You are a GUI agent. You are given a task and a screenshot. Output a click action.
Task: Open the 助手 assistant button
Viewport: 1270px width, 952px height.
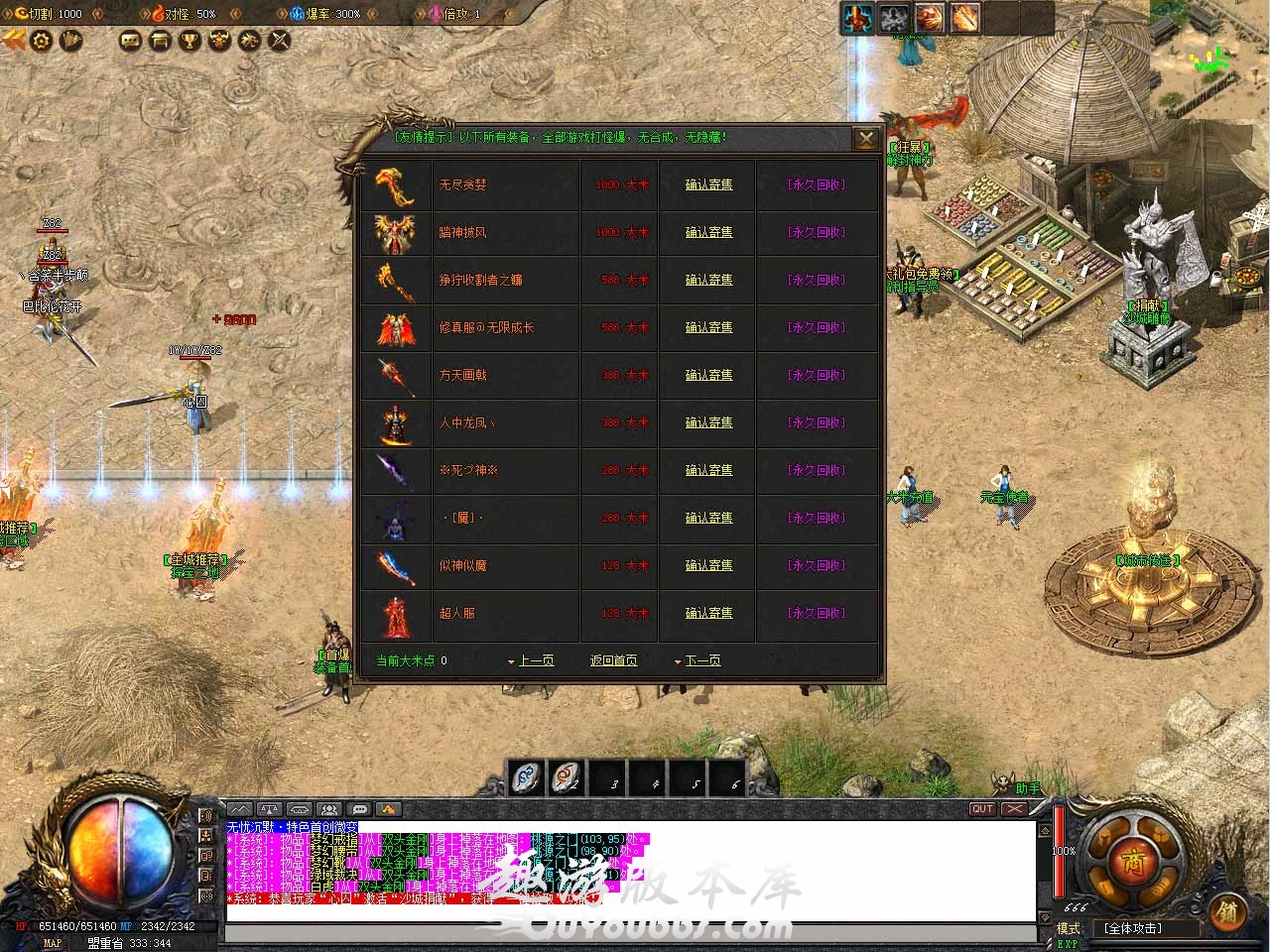1028,788
